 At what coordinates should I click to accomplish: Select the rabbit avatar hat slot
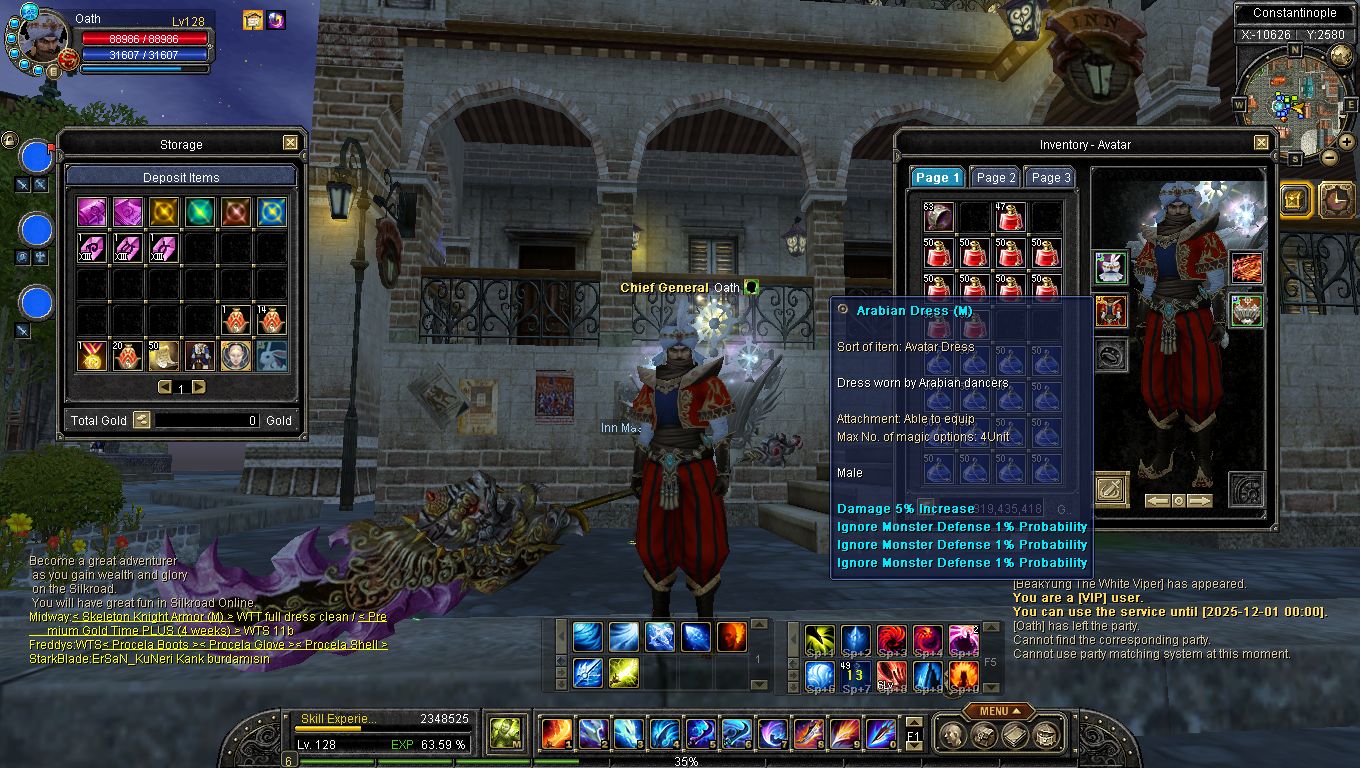tap(1110, 267)
